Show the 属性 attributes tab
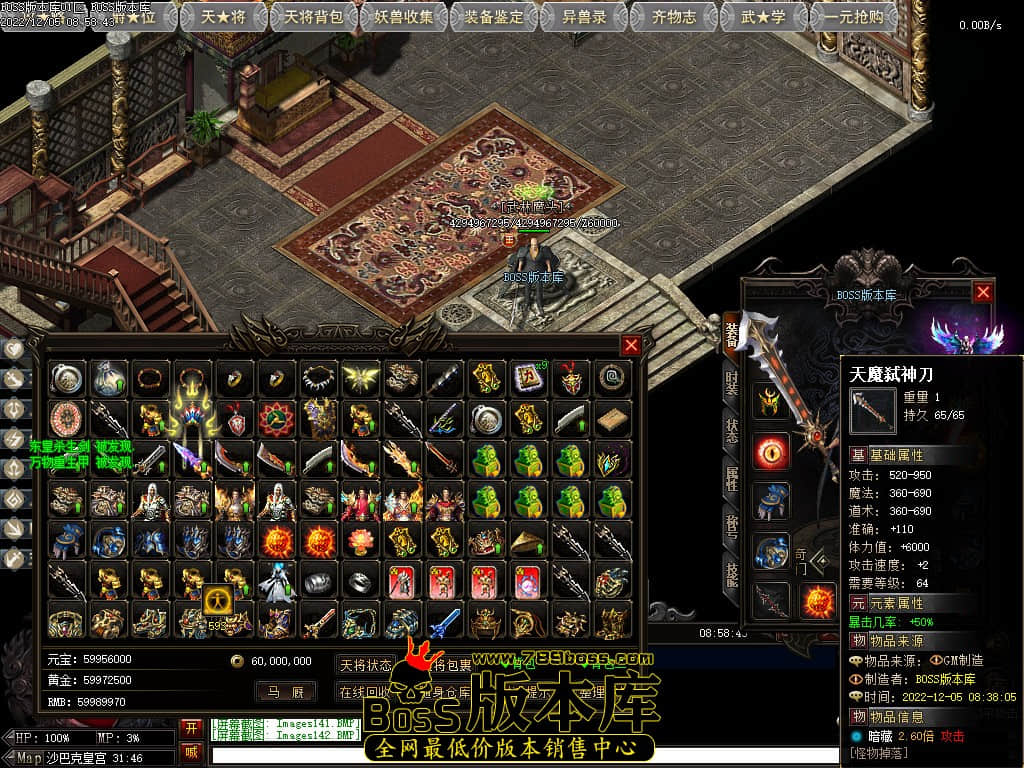The width and height of the screenshot is (1024, 768). 732,477
